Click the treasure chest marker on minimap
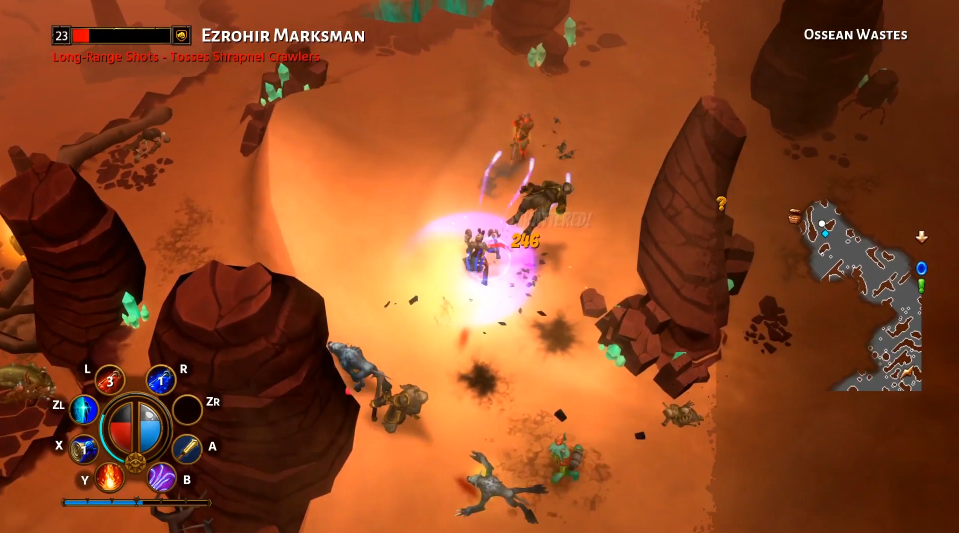959x533 pixels. (x=795, y=215)
